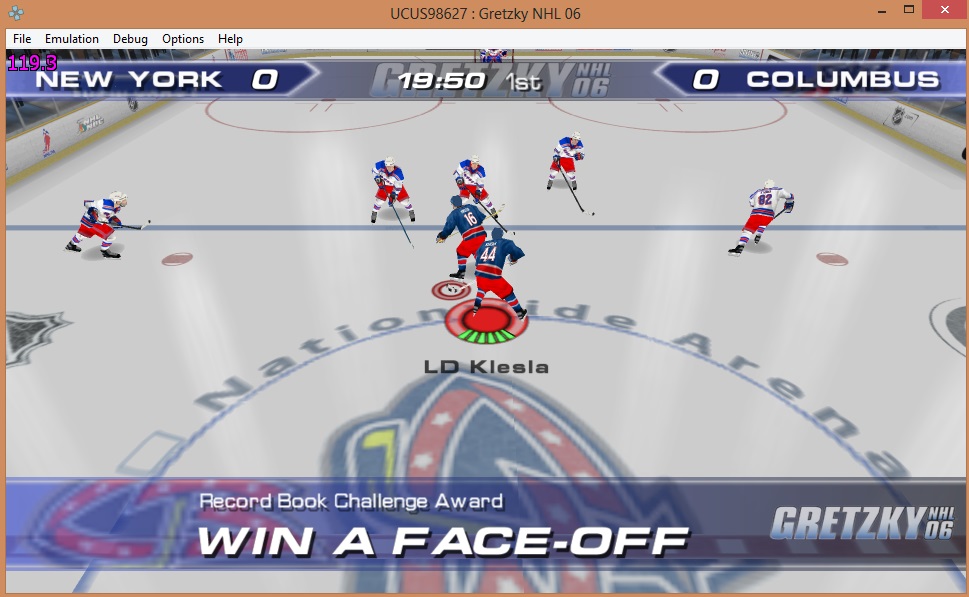Open the Options menu
This screenshot has height=597, width=969.
(x=183, y=39)
